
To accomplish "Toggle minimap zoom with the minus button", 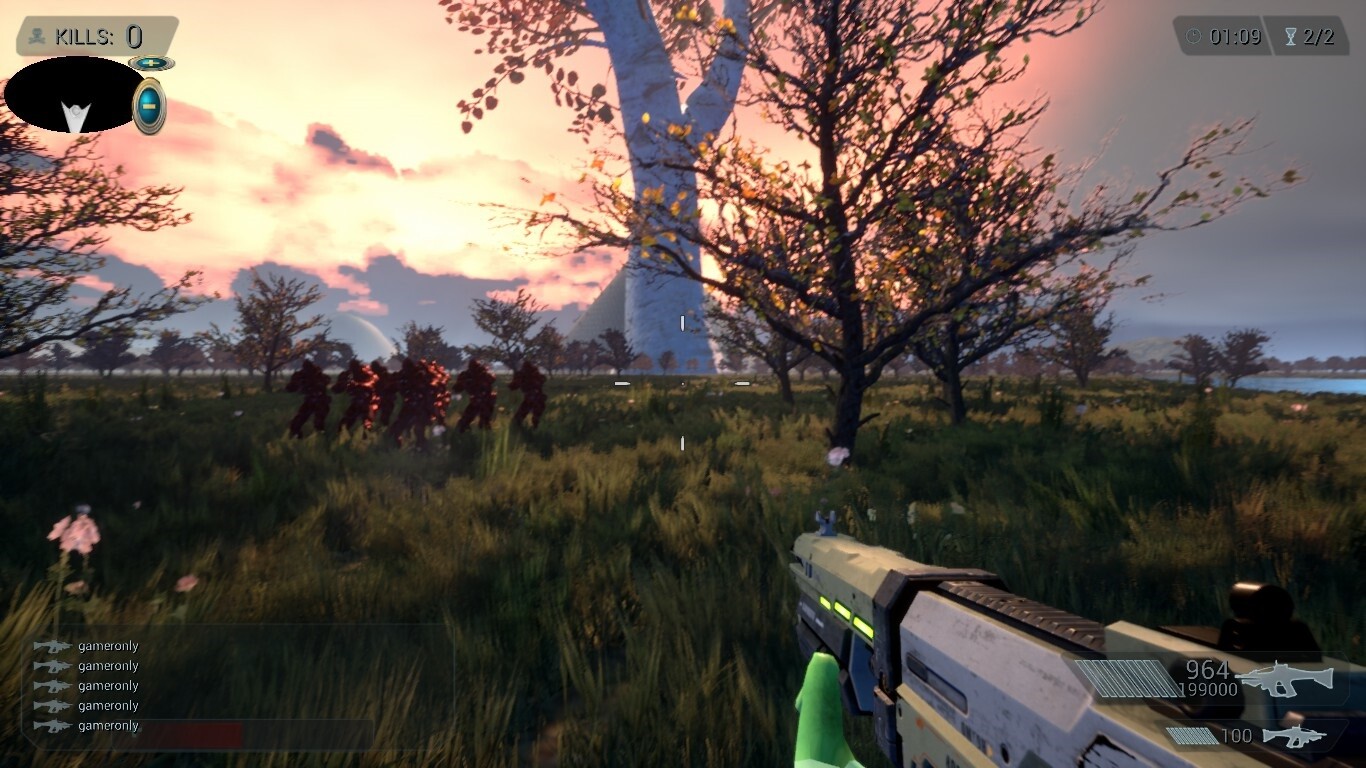I will 148,103.
